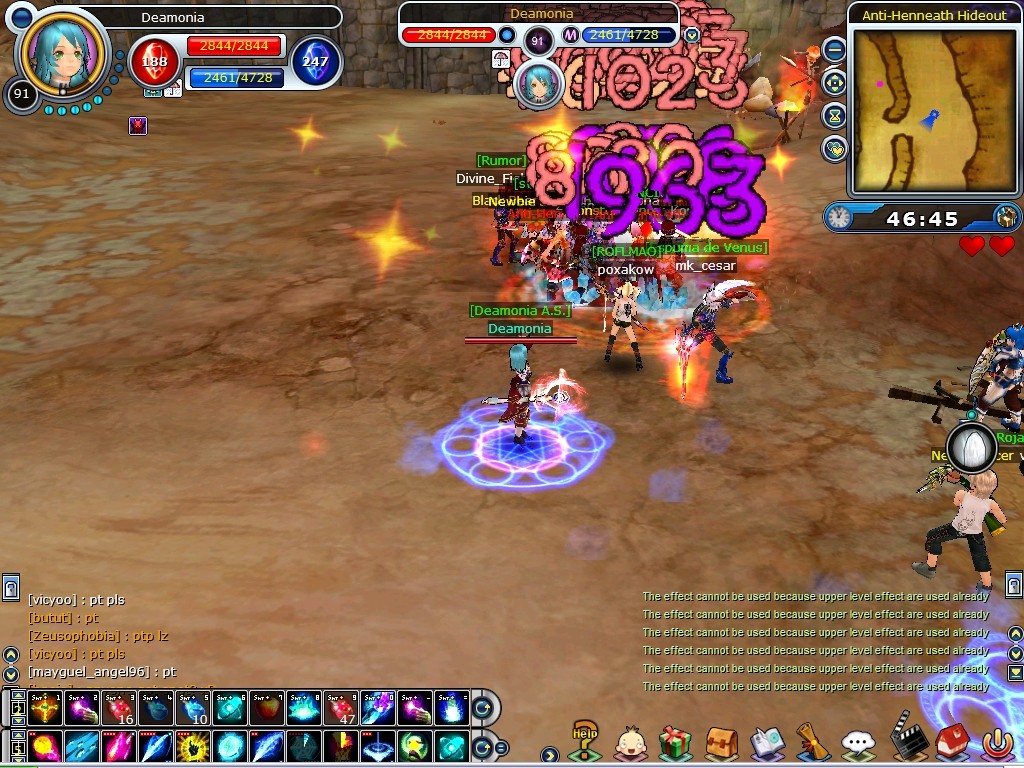Click the four-arrow button beside the minimap

click(x=834, y=83)
